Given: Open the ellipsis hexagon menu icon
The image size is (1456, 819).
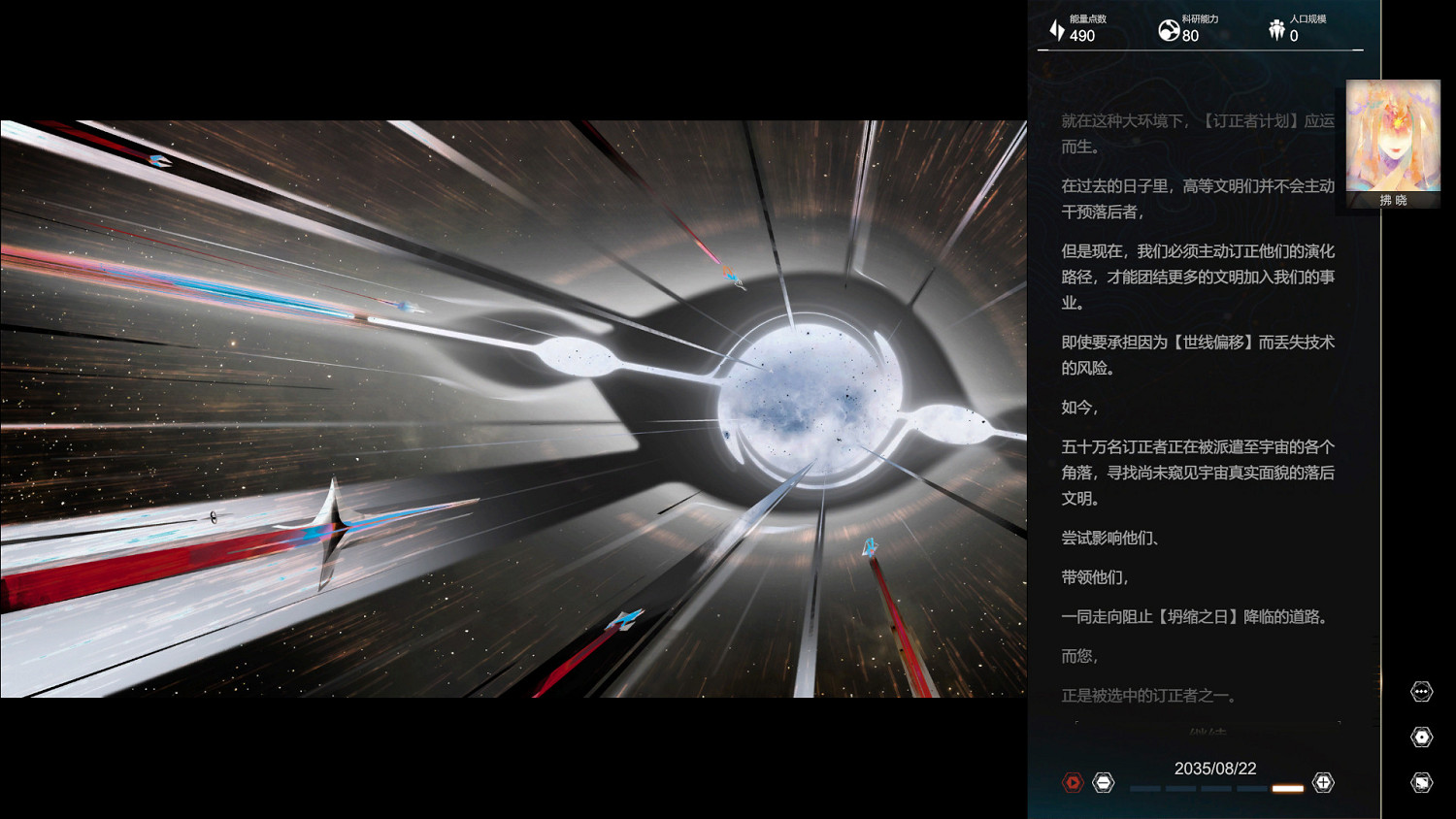Looking at the screenshot, I should click(1422, 691).
